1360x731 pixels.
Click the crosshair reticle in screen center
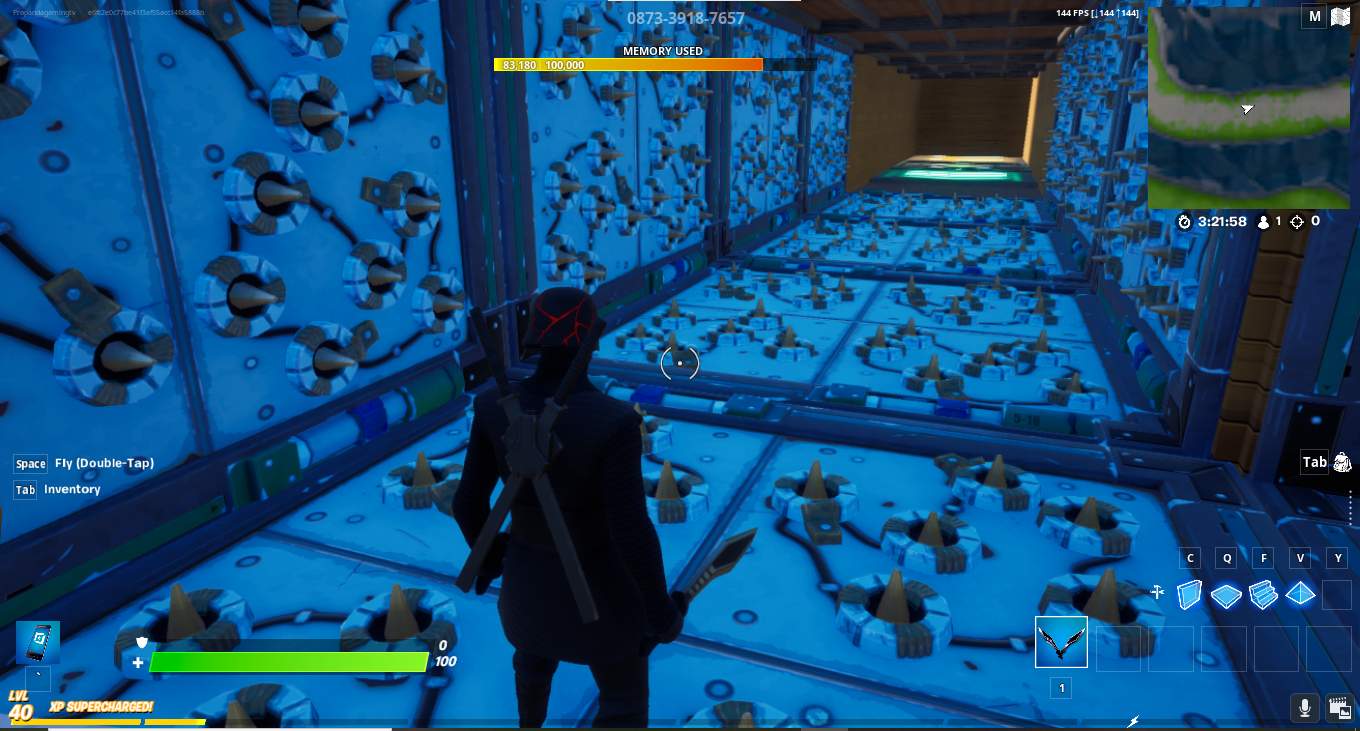679,363
